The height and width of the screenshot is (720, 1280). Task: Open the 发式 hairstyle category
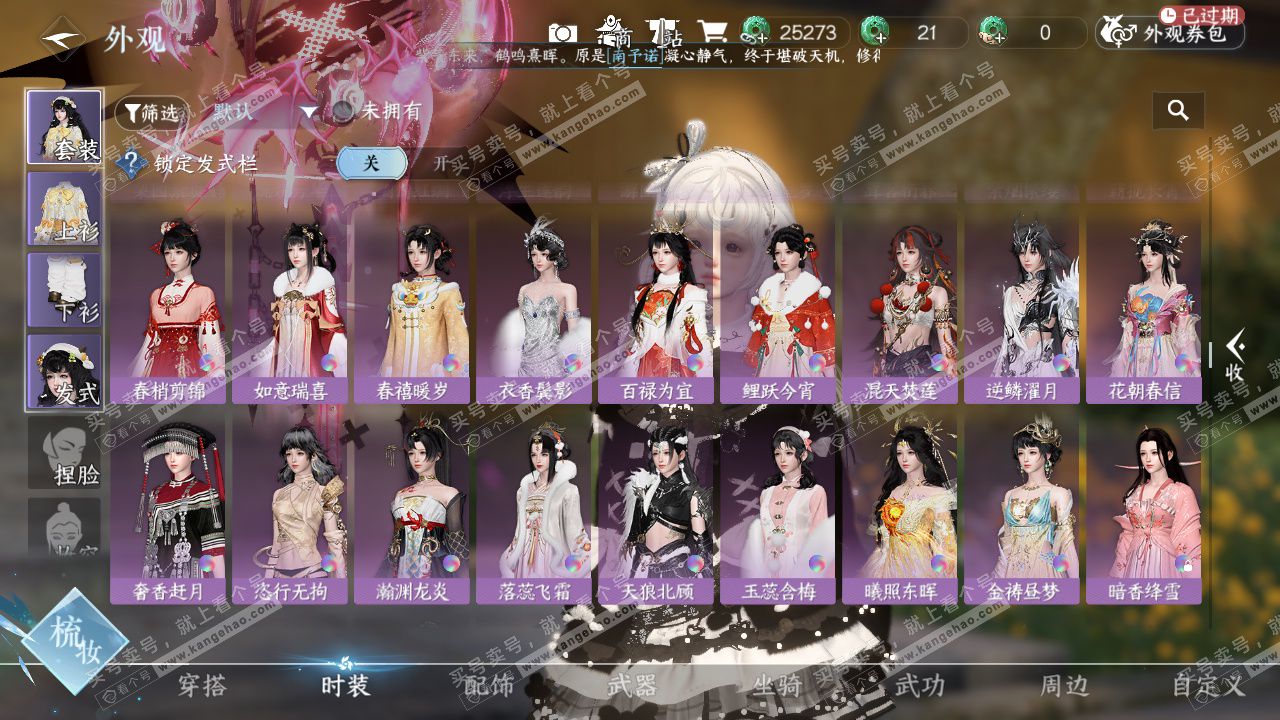(x=64, y=372)
